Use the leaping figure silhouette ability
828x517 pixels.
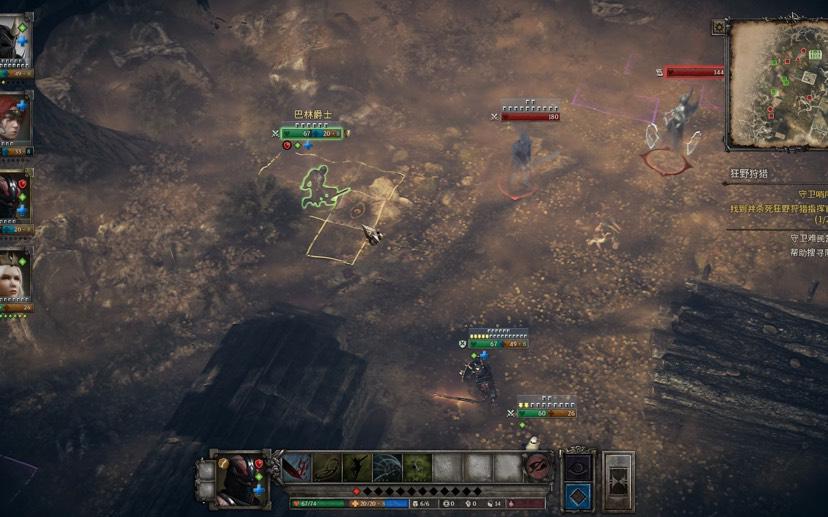tap(358, 468)
